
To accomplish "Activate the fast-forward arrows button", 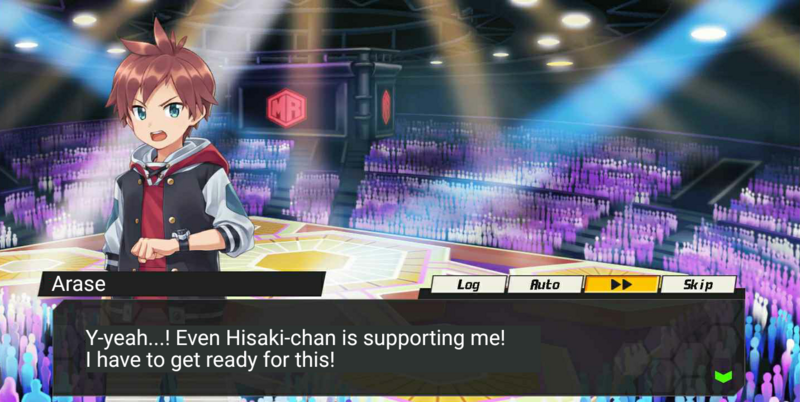I will coord(621,285).
